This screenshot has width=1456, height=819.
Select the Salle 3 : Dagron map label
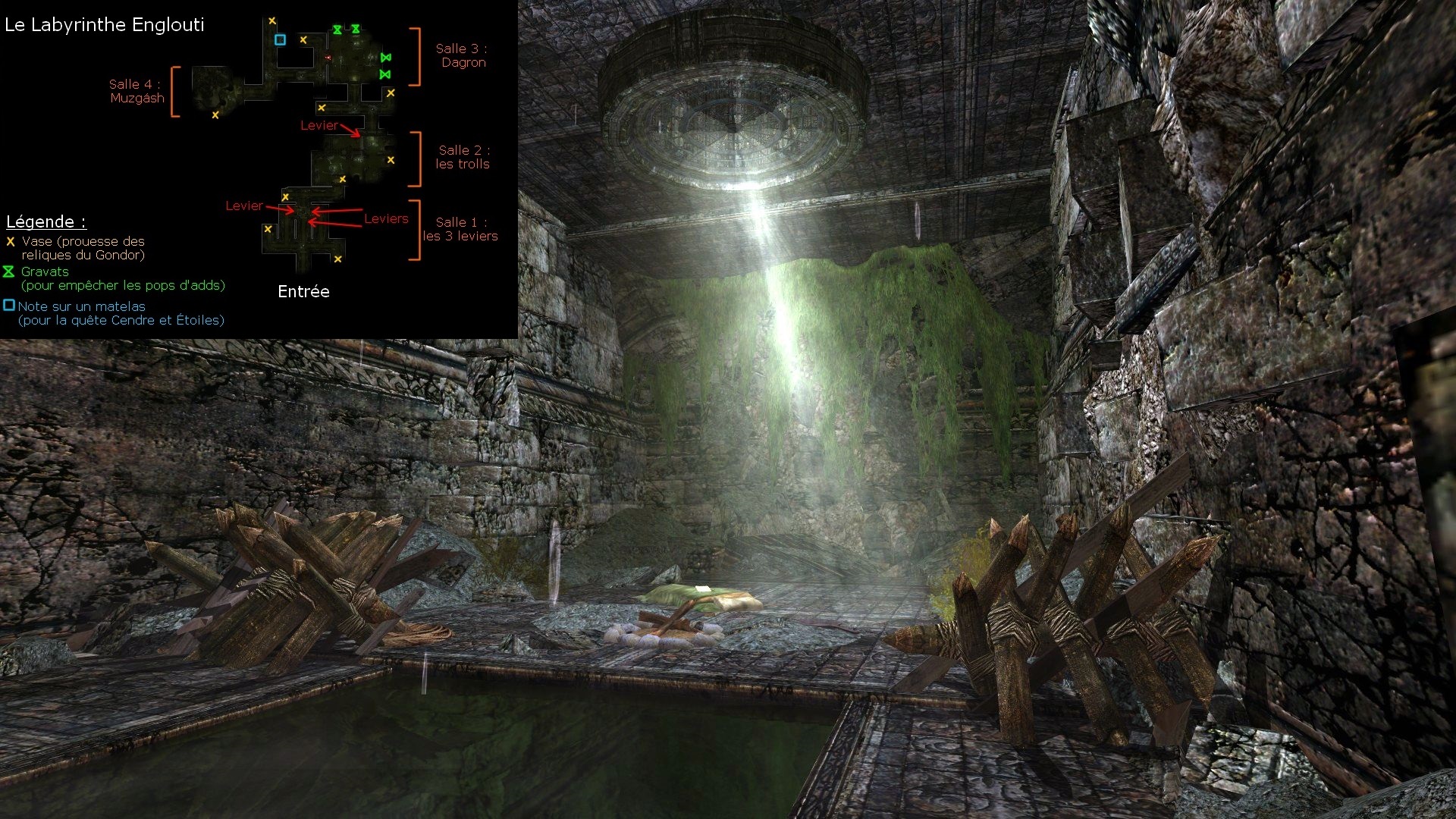click(x=462, y=55)
